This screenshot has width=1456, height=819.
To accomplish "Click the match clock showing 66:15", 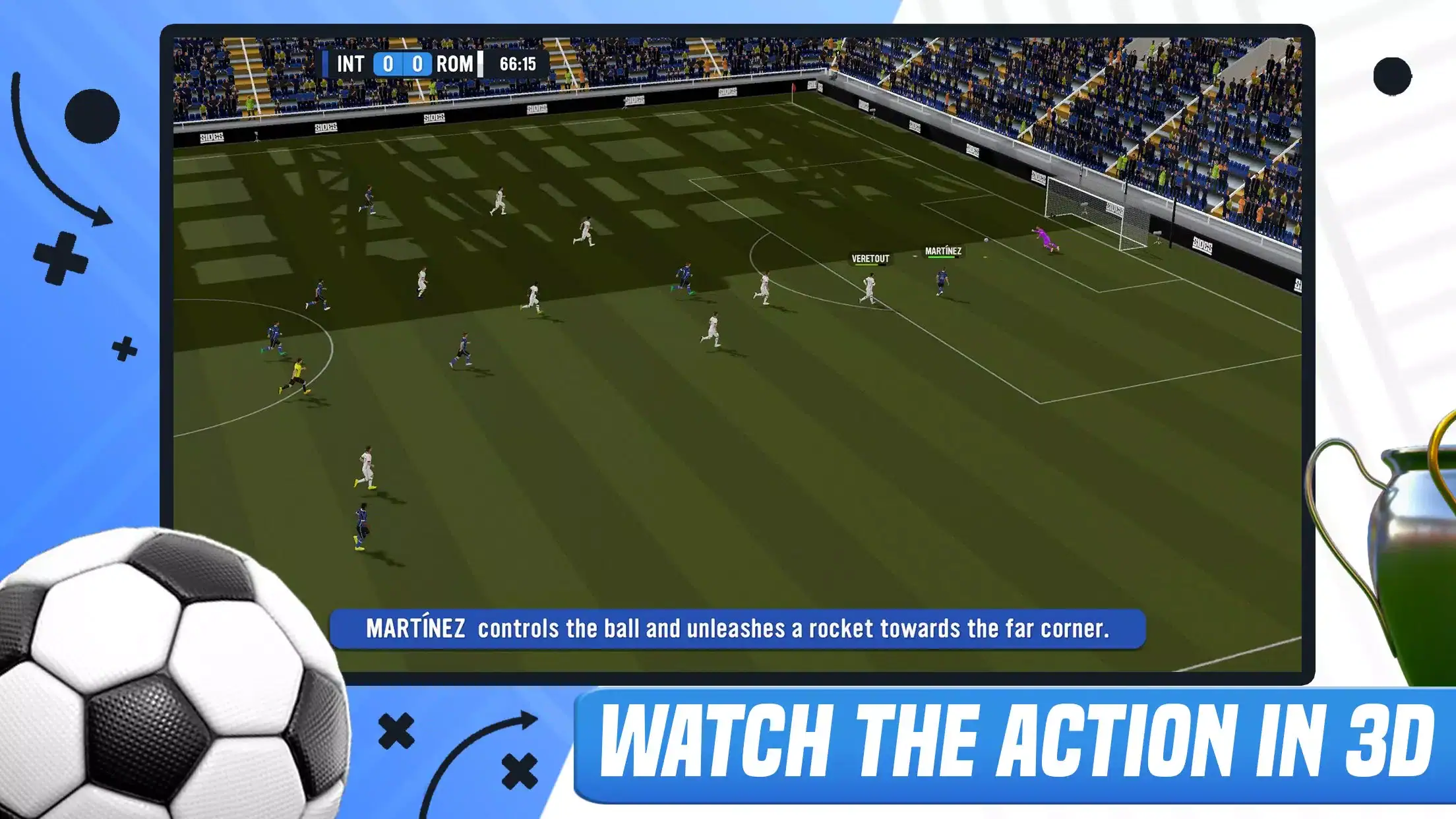I will click(517, 64).
